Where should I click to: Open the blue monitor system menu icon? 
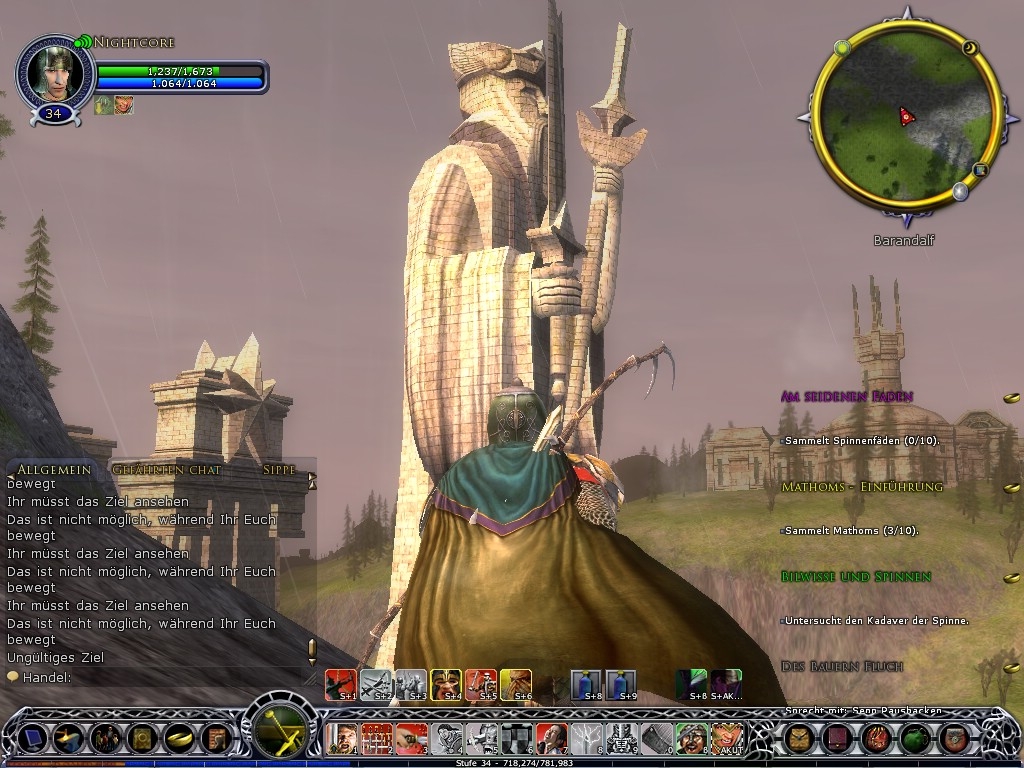pos(32,738)
